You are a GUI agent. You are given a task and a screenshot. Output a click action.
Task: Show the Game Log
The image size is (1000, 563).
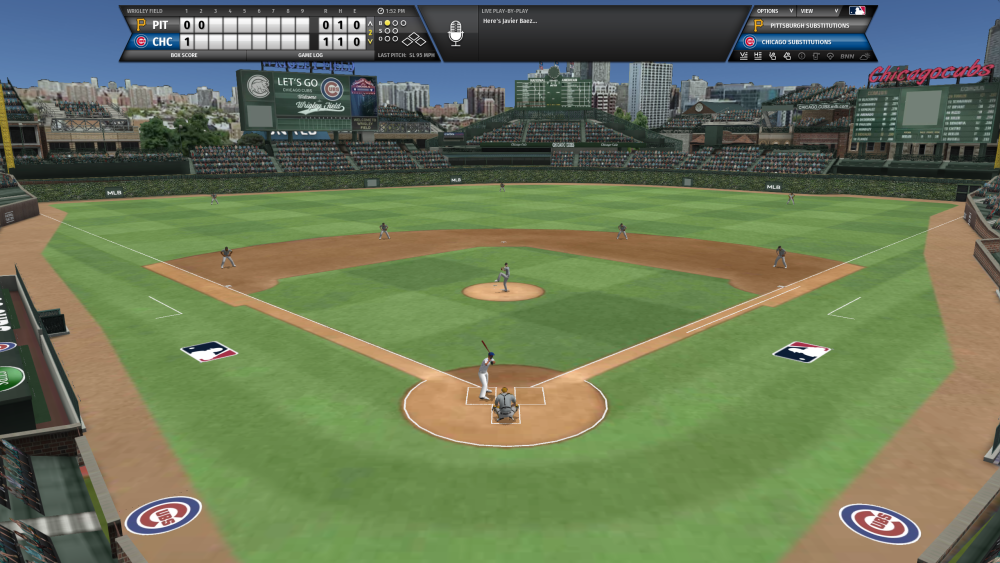pyautogui.click(x=311, y=55)
